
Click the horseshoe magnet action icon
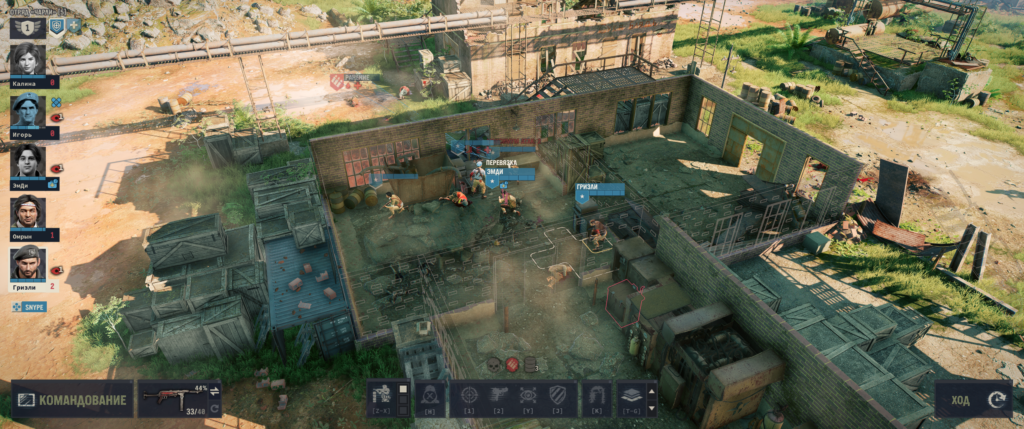tap(597, 395)
